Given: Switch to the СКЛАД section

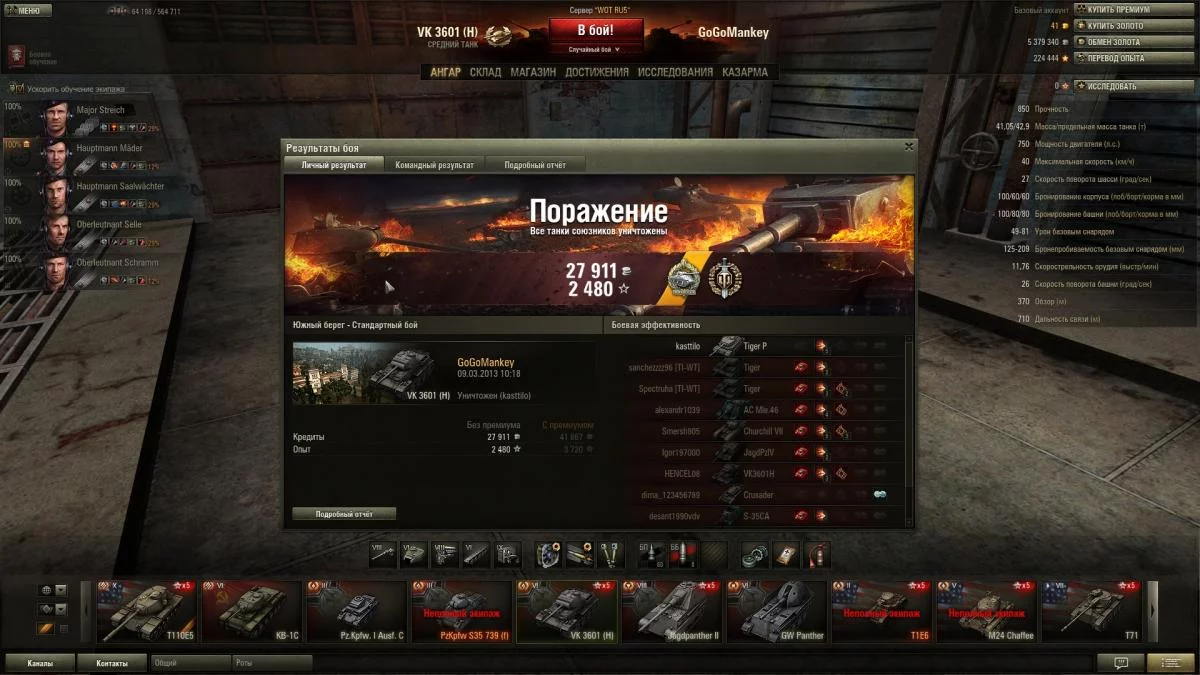Looking at the screenshot, I should pyautogui.click(x=485, y=72).
